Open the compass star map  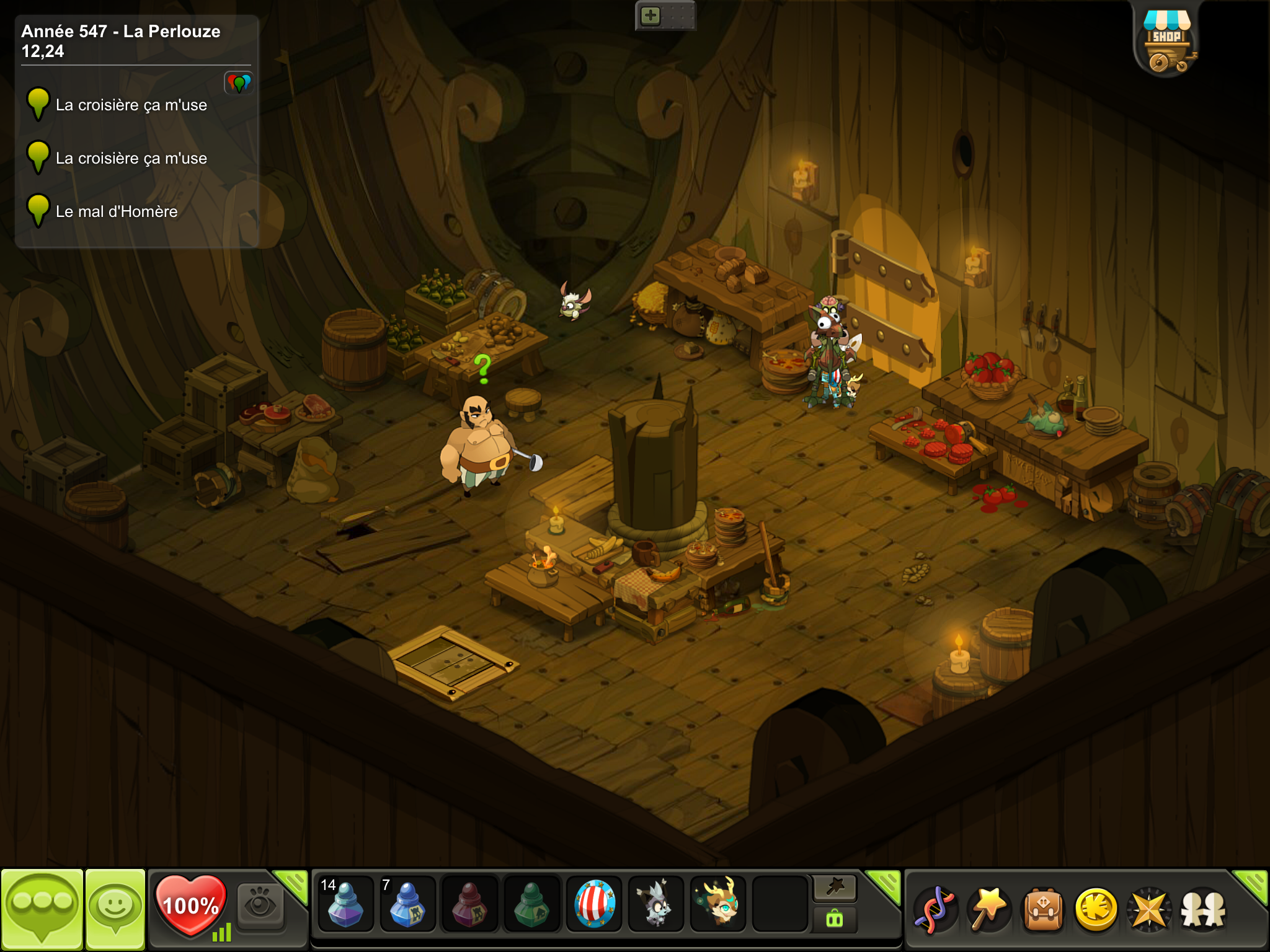pos(1150,910)
